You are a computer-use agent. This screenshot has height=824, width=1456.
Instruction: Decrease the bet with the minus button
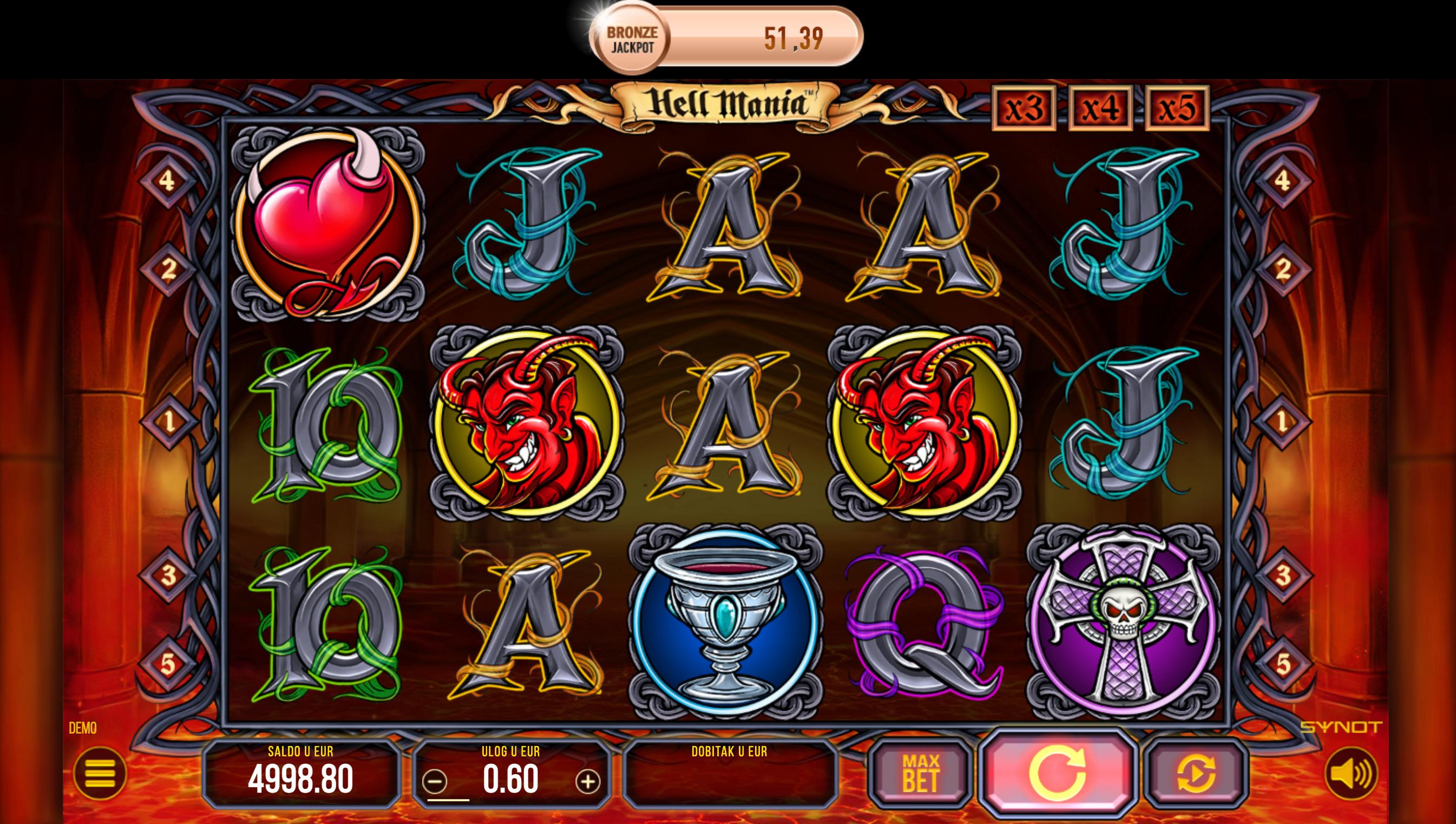point(435,782)
